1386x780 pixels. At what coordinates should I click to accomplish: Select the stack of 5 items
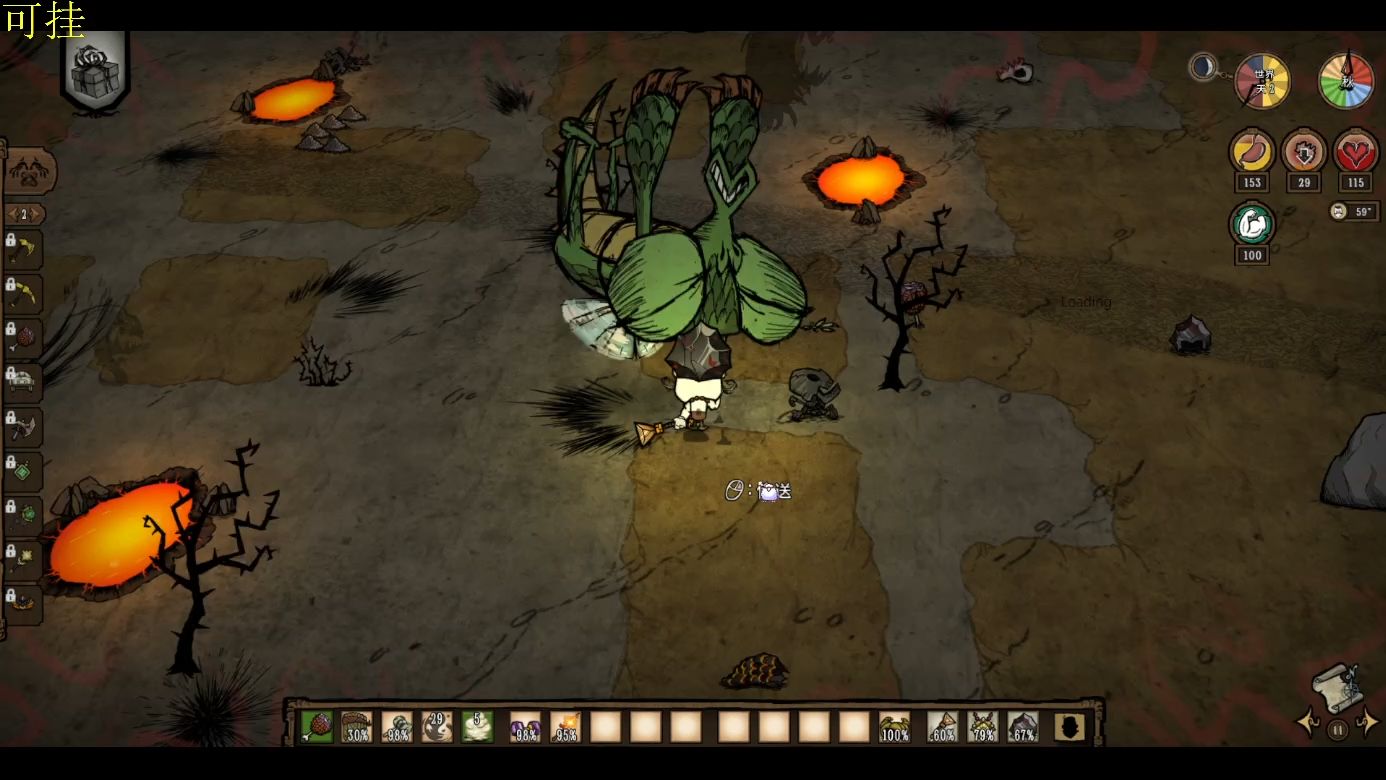click(477, 726)
